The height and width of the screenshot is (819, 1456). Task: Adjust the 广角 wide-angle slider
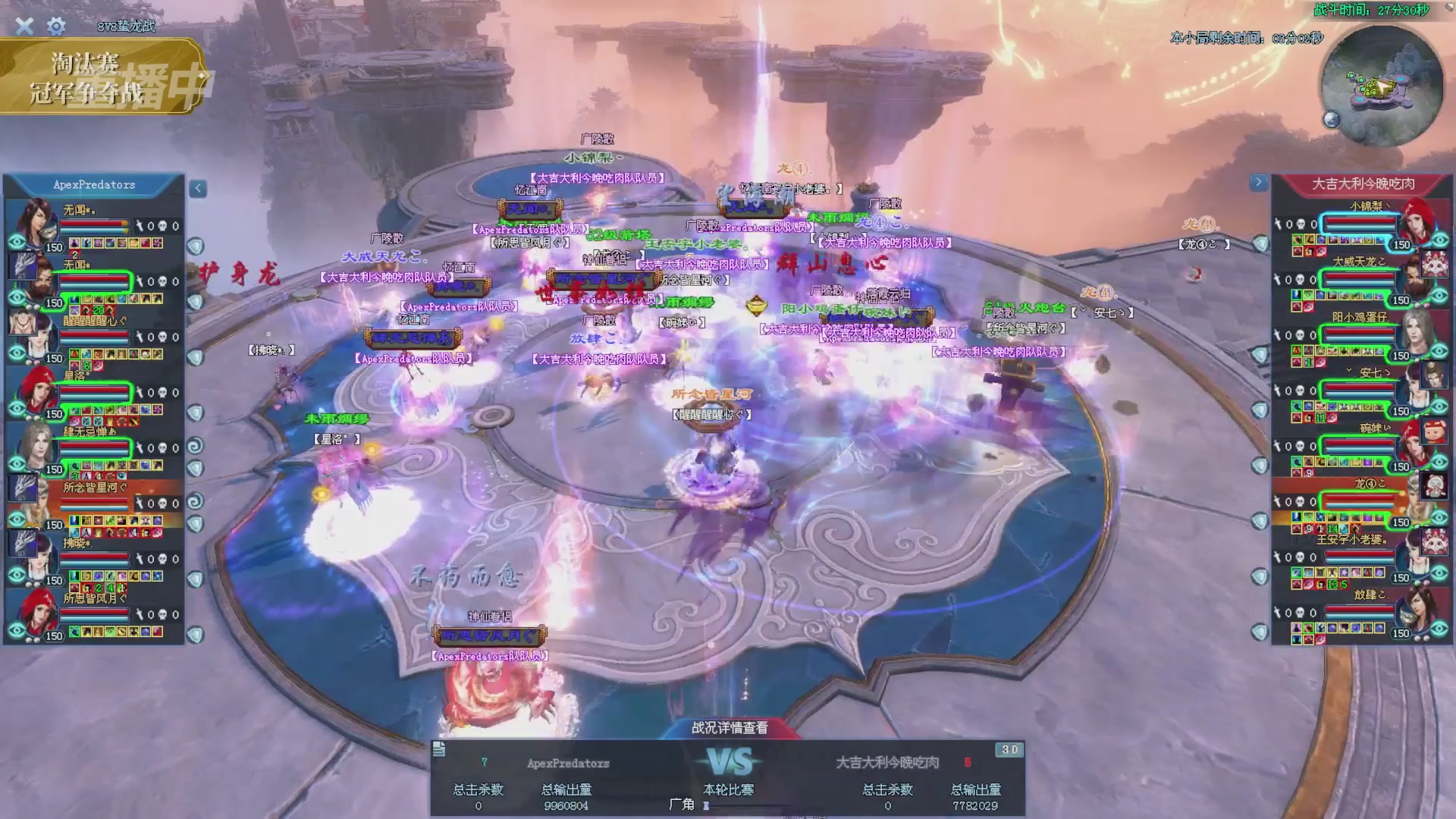[x=707, y=805]
